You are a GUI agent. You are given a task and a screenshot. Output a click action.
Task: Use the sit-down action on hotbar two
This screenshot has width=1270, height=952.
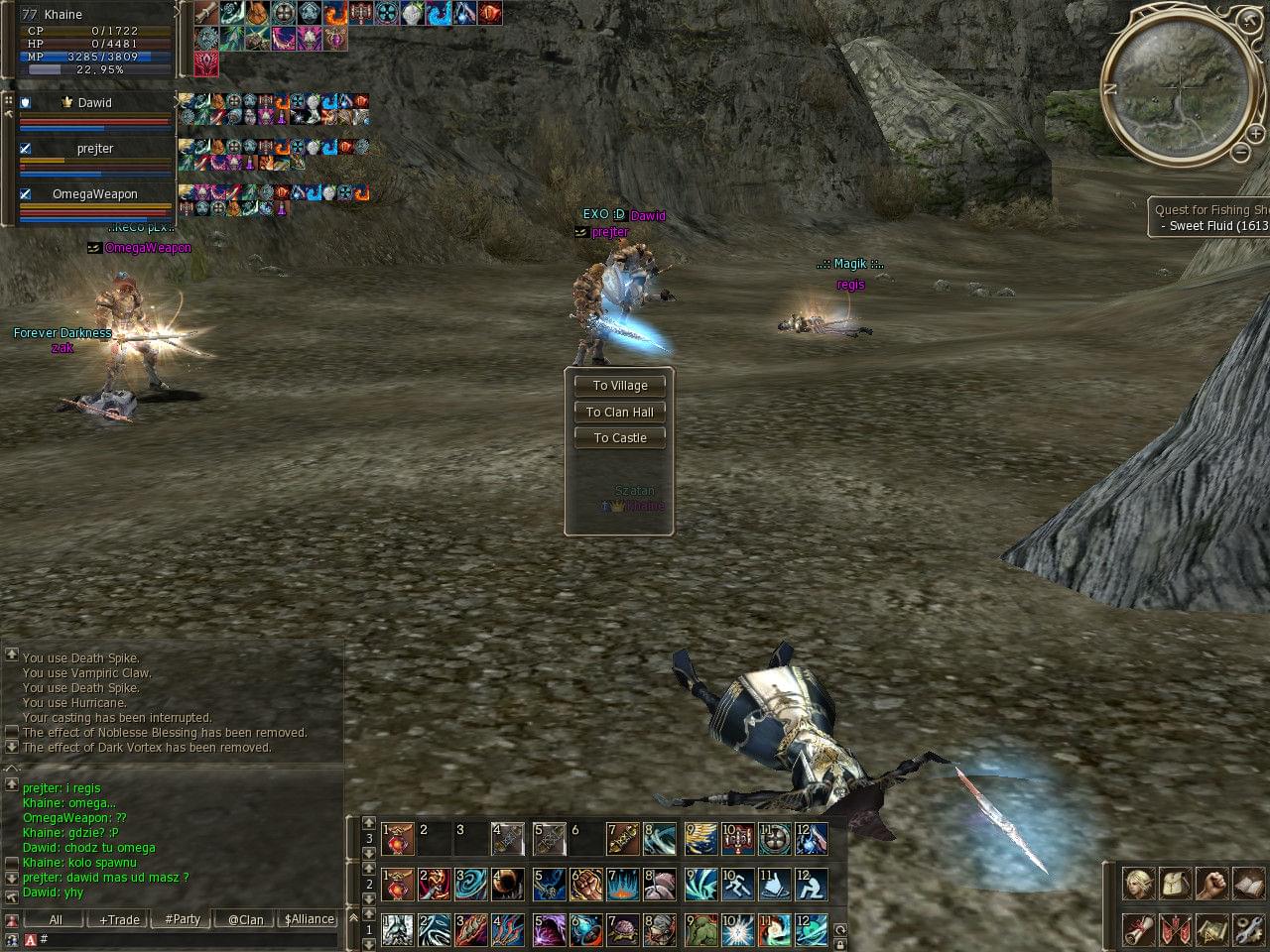click(x=811, y=884)
